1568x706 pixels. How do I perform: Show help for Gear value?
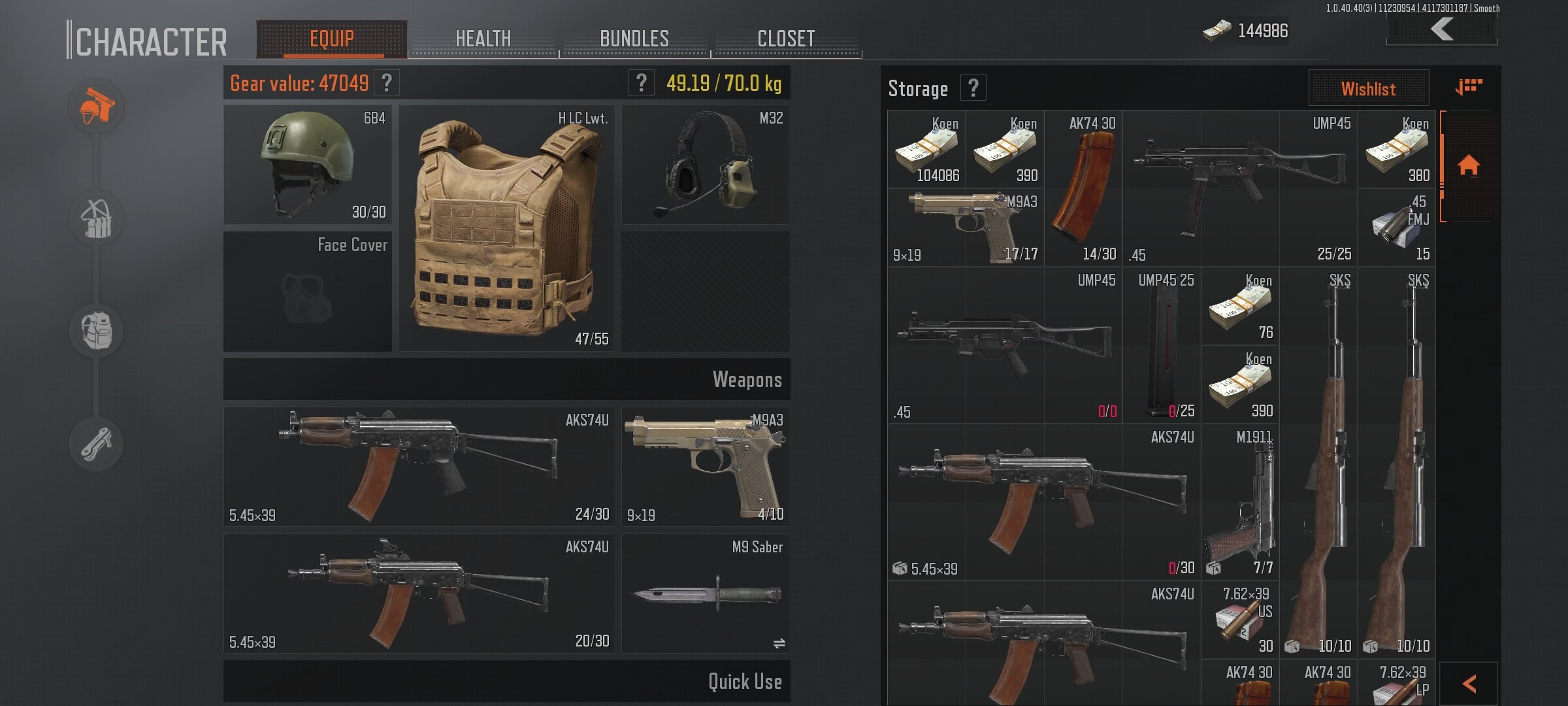(387, 83)
